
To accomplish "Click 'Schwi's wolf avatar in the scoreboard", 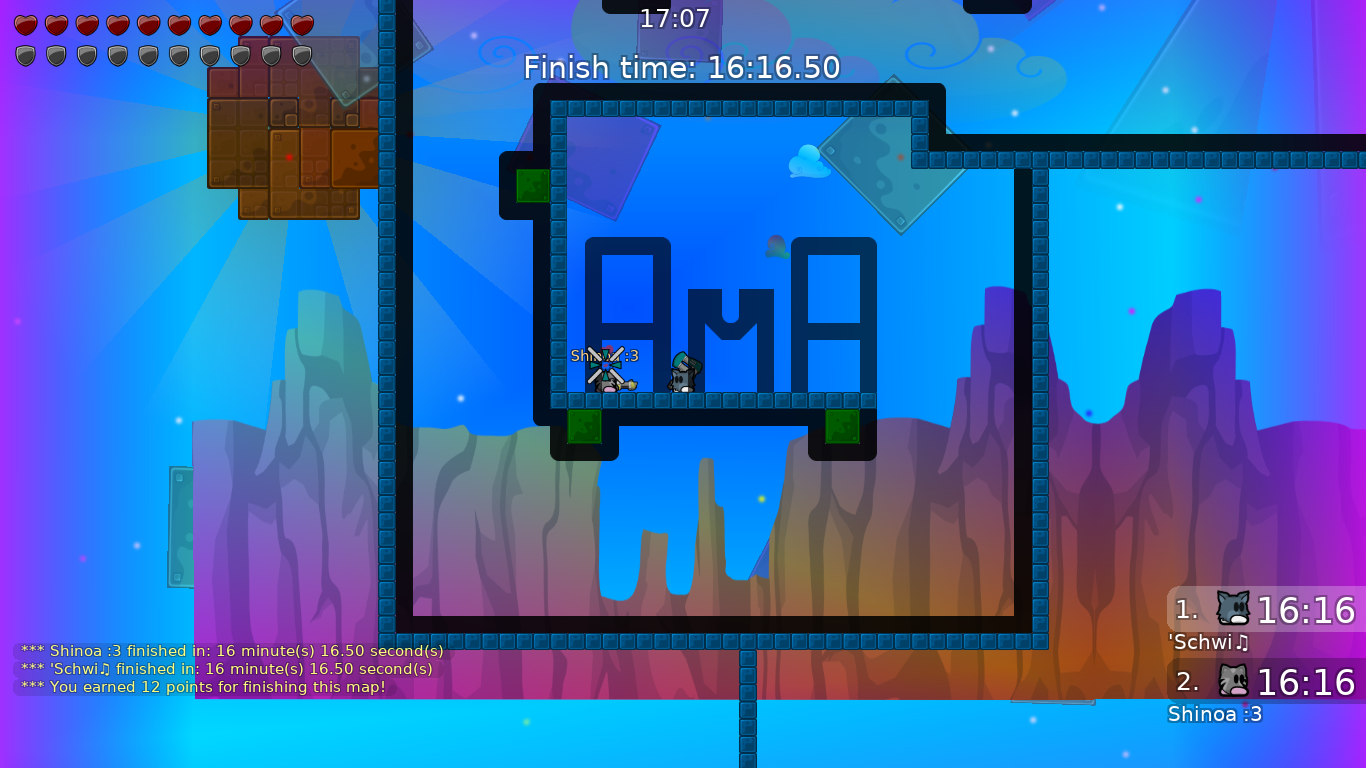I will [x=1234, y=608].
